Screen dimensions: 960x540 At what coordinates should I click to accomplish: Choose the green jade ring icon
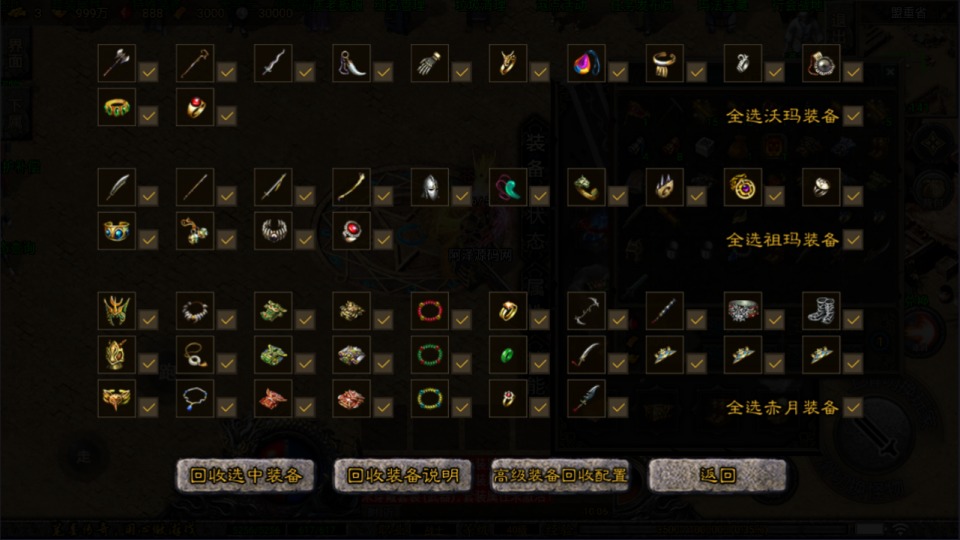[x=507, y=355]
